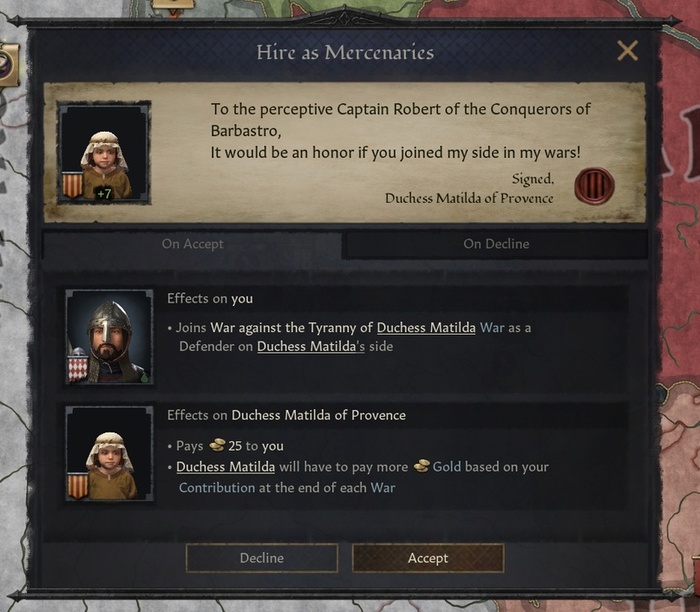Show the On Accept effects tab
Screen dimensions: 700x612
(x=192, y=244)
